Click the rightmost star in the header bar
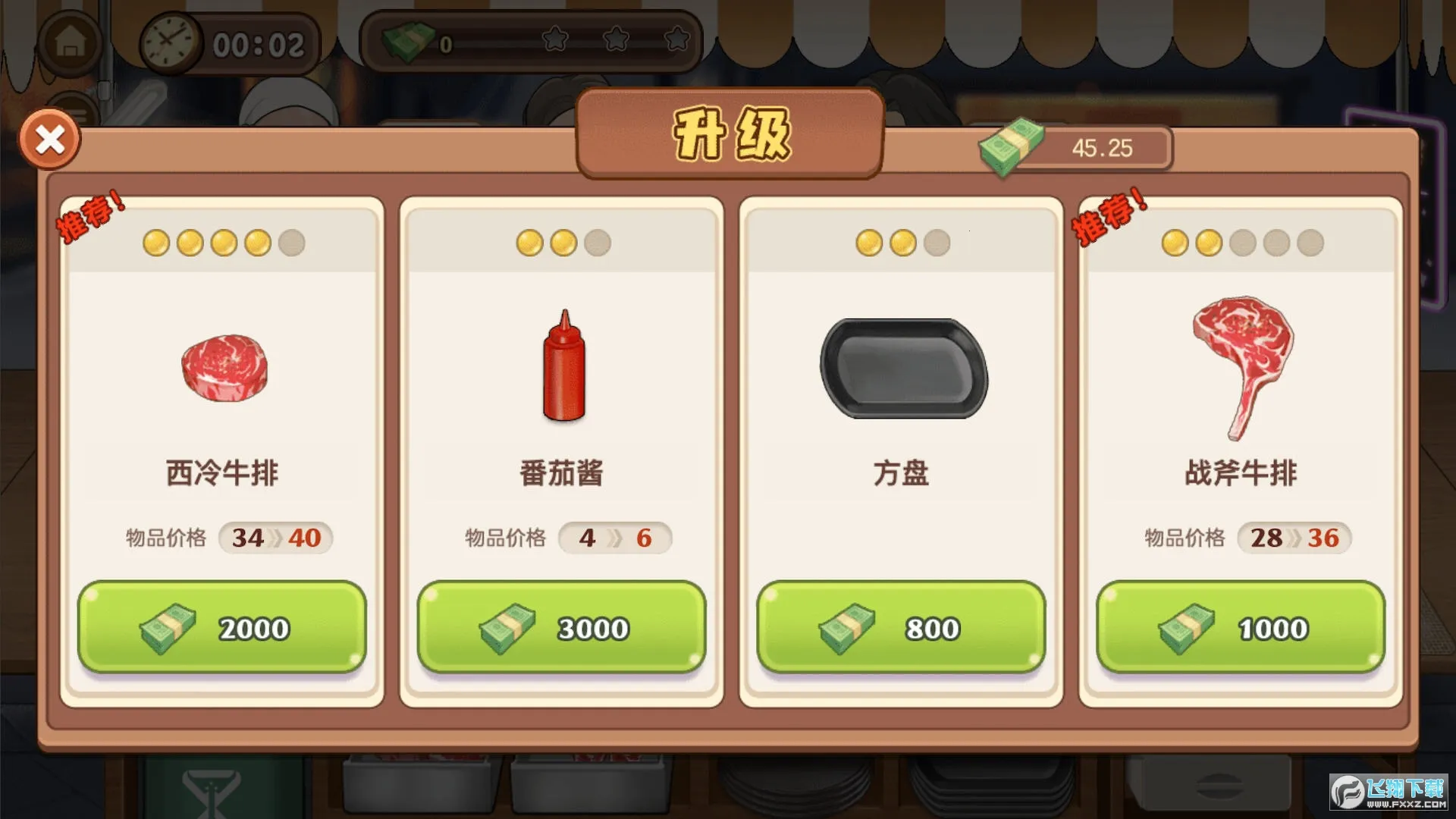The width and height of the screenshot is (1456, 819). coord(676,39)
